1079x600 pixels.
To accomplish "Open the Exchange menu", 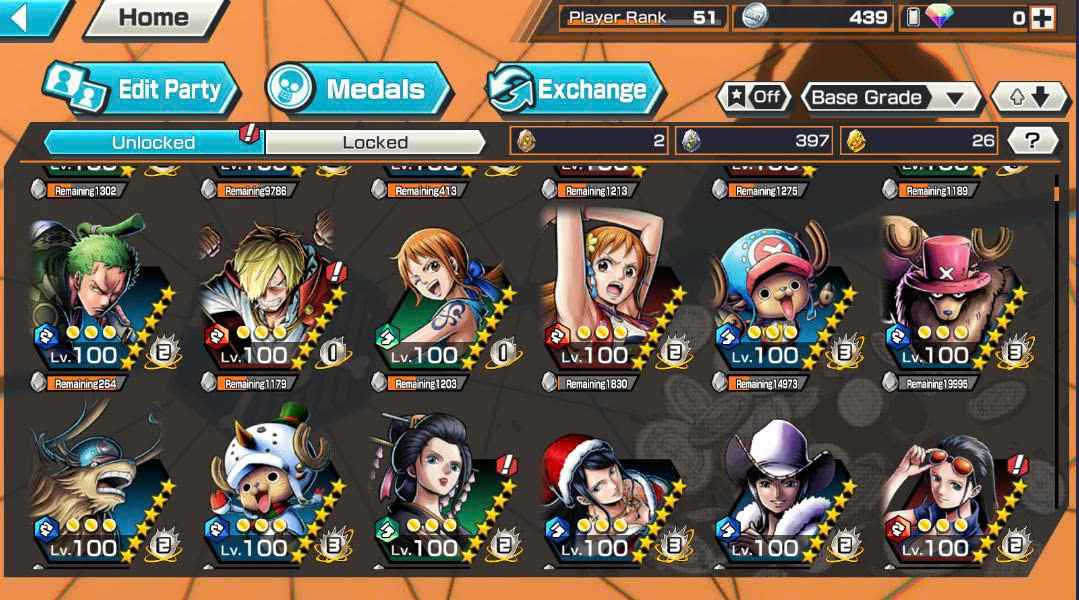I will coord(576,90).
